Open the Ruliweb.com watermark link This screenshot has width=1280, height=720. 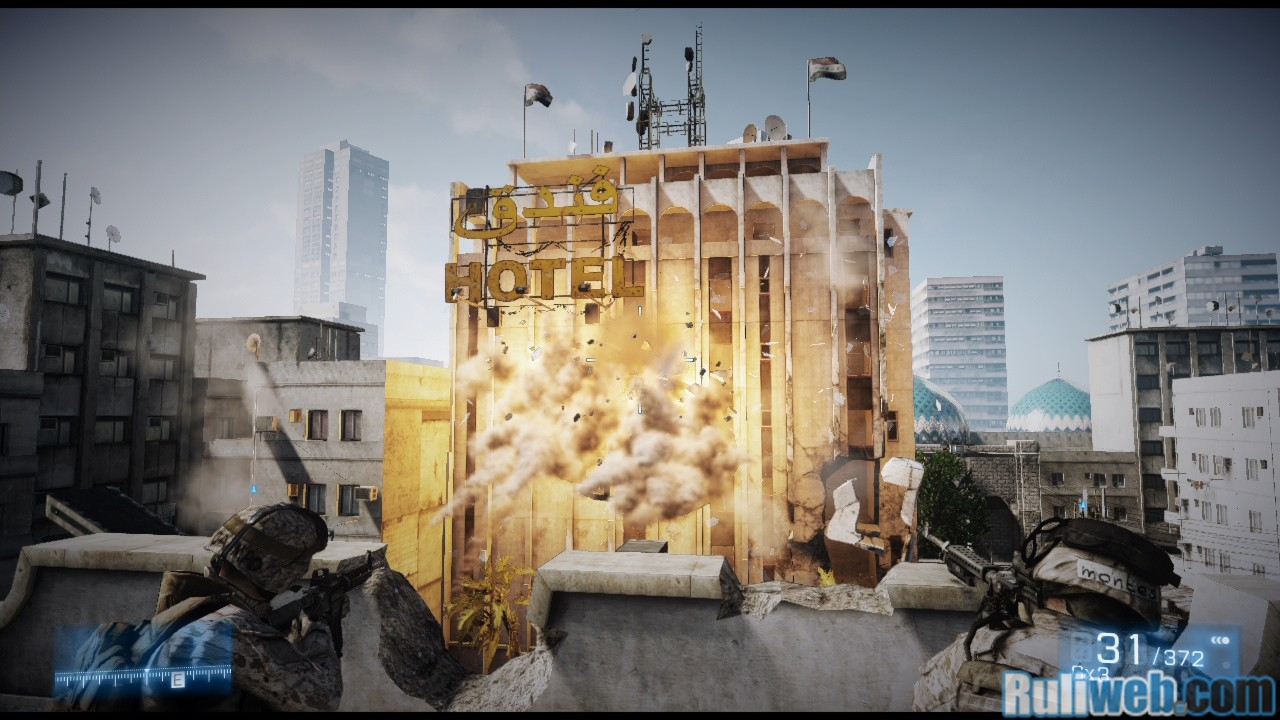(1139, 694)
